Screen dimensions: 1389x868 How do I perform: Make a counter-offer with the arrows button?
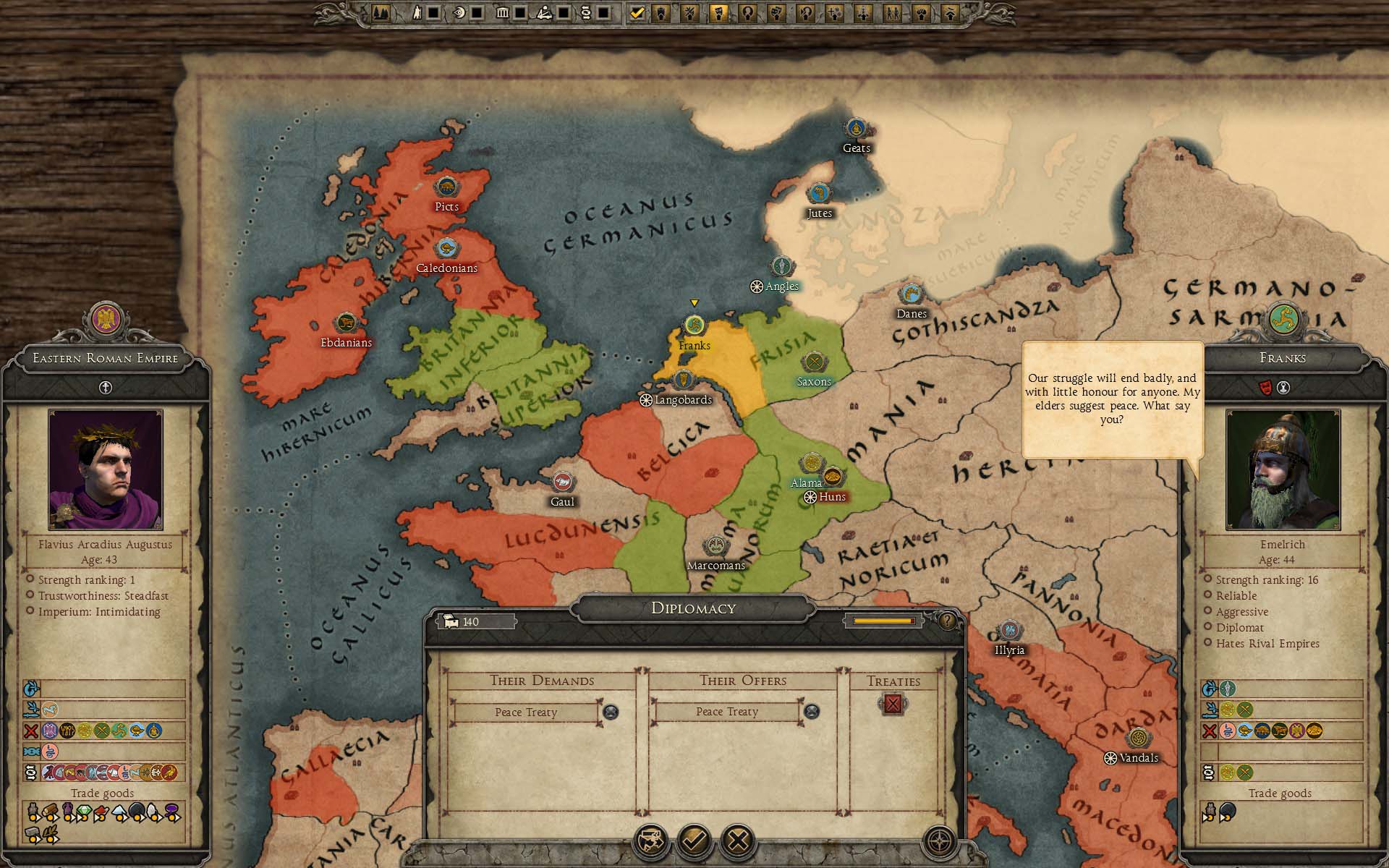650,841
